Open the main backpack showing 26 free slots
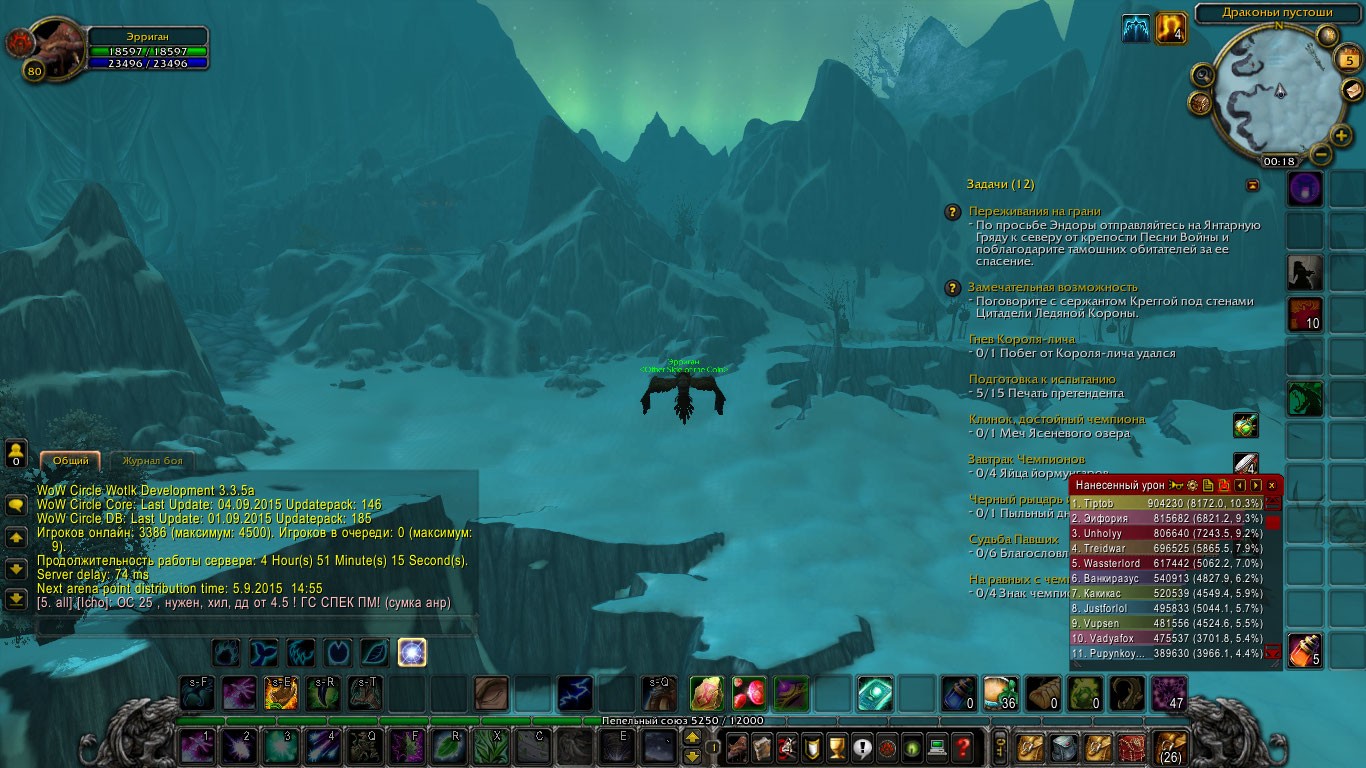The height and width of the screenshot is (768, 1366). (x=1169, y=746)
